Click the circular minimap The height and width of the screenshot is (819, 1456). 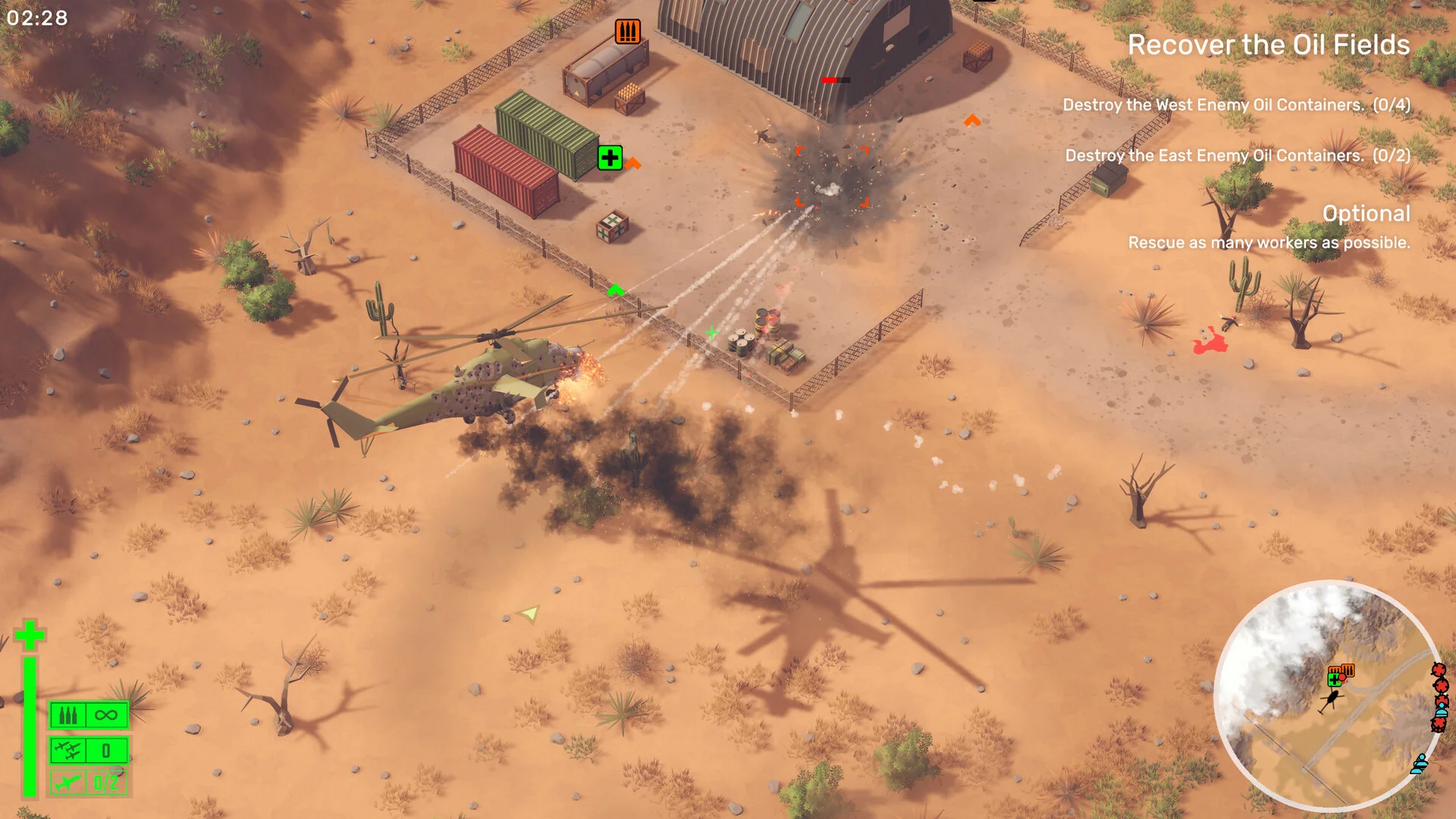coord(1328,695)
